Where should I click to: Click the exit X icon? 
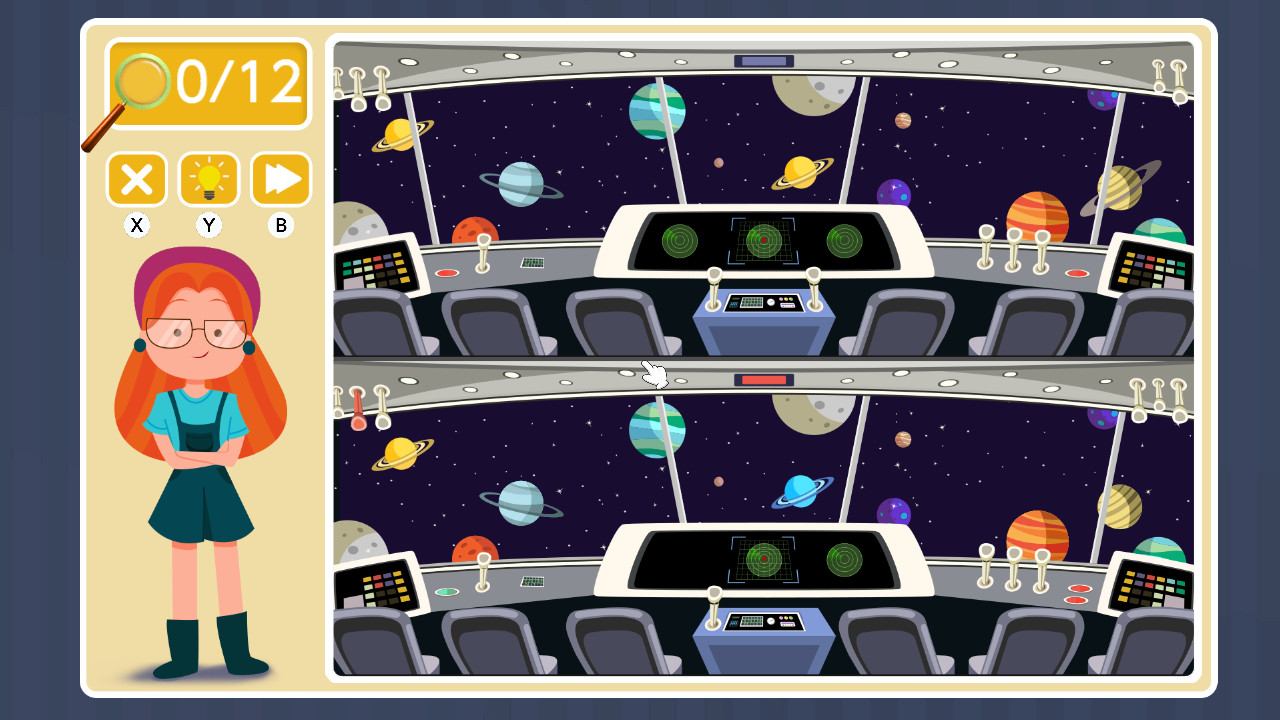[x=136, y=179]
